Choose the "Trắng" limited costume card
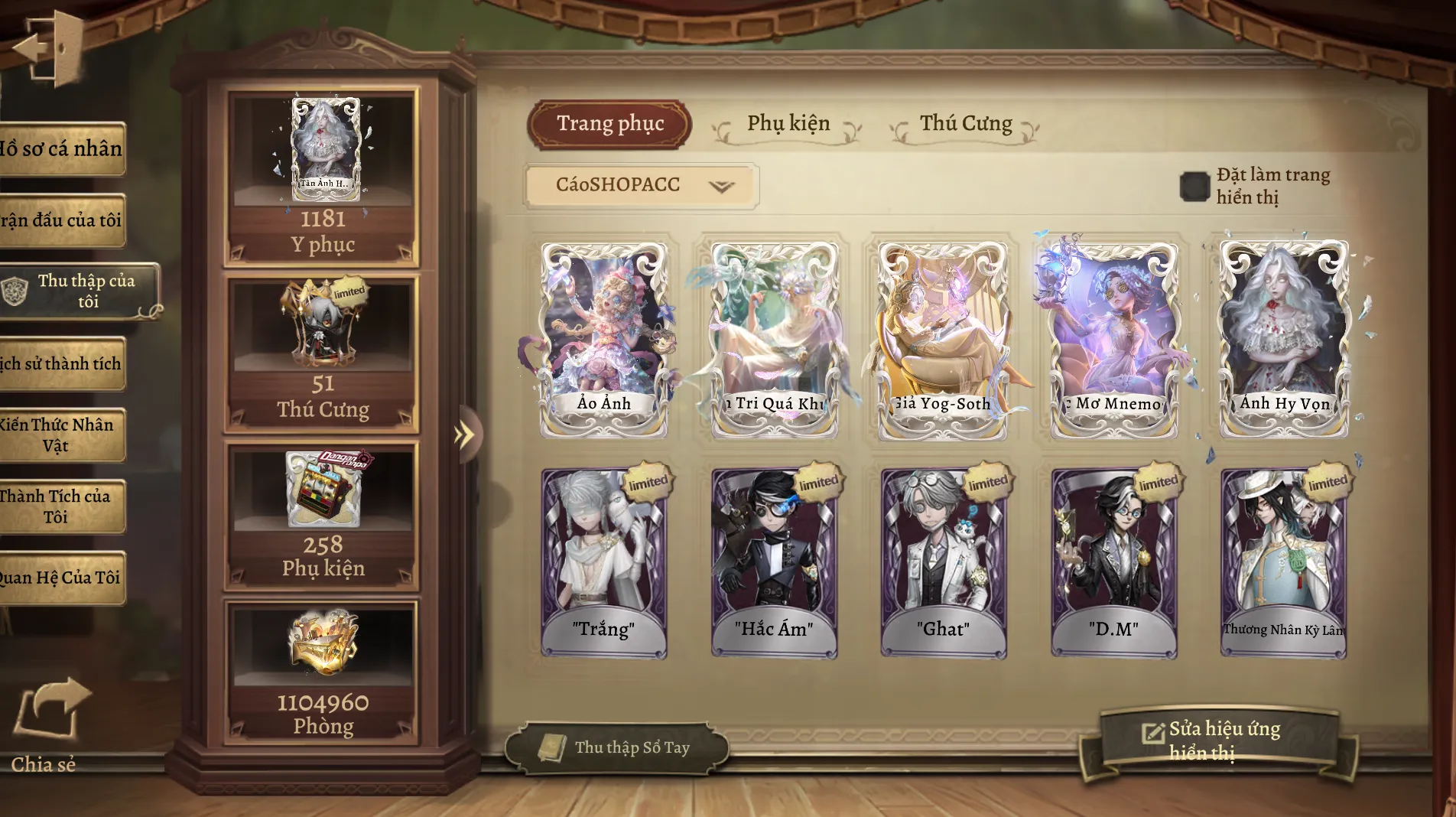The width and height of the screenshot is (1456, 817). point(604,563)
